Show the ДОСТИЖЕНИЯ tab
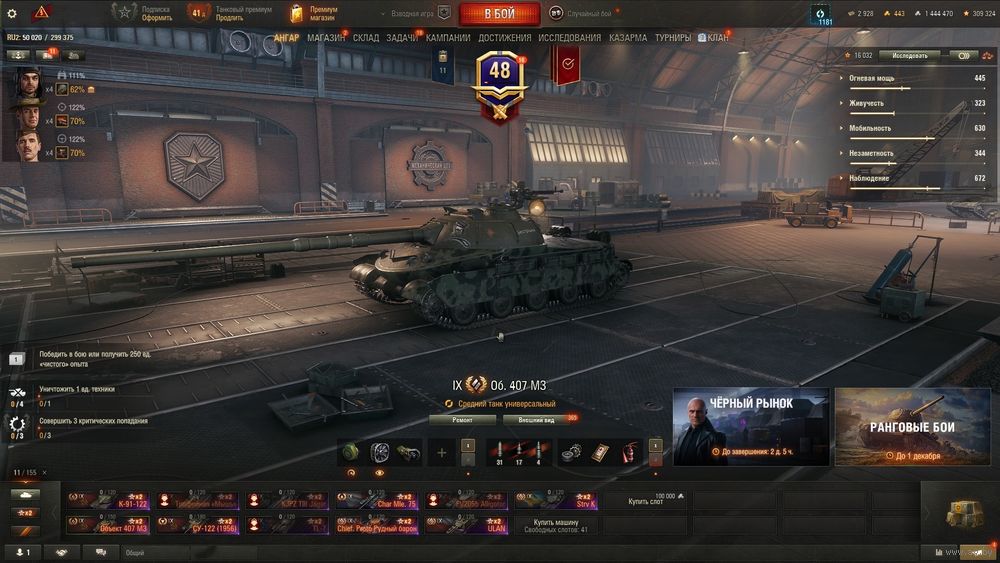The height and width of the screenshot is (563, 1000). [505, 38]
